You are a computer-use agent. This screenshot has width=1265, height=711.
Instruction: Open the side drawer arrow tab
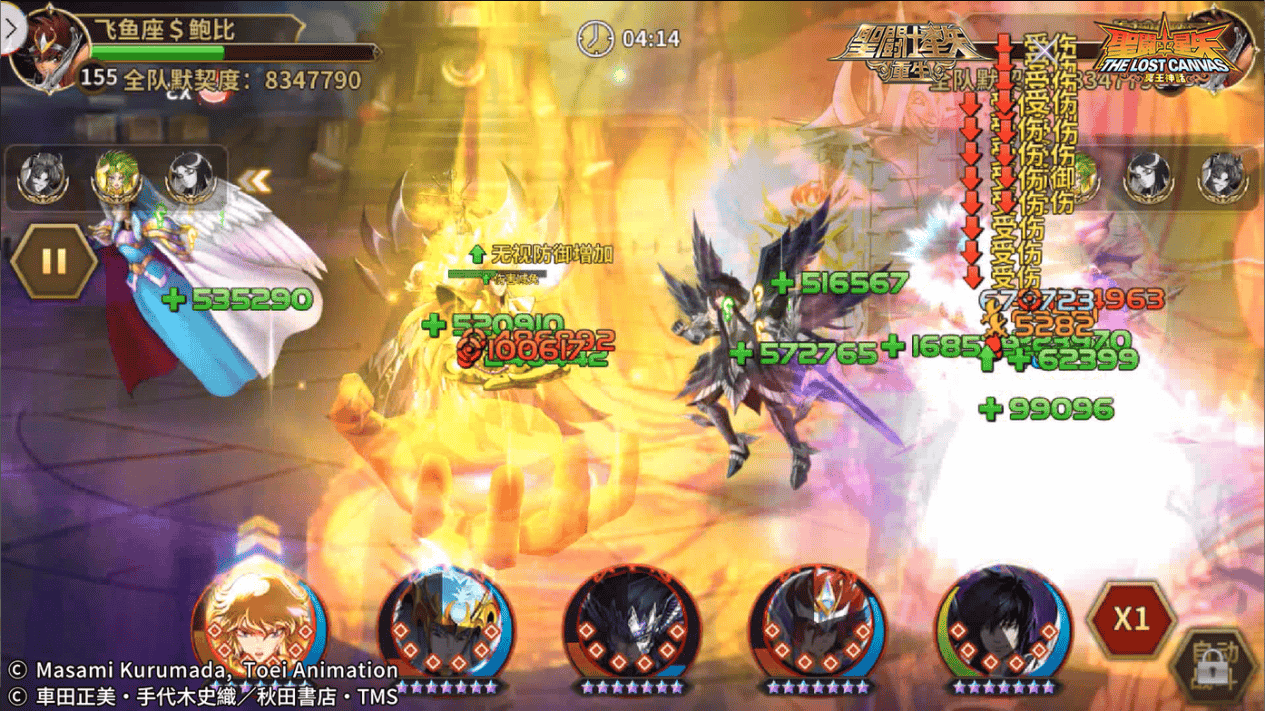[11, 29]
